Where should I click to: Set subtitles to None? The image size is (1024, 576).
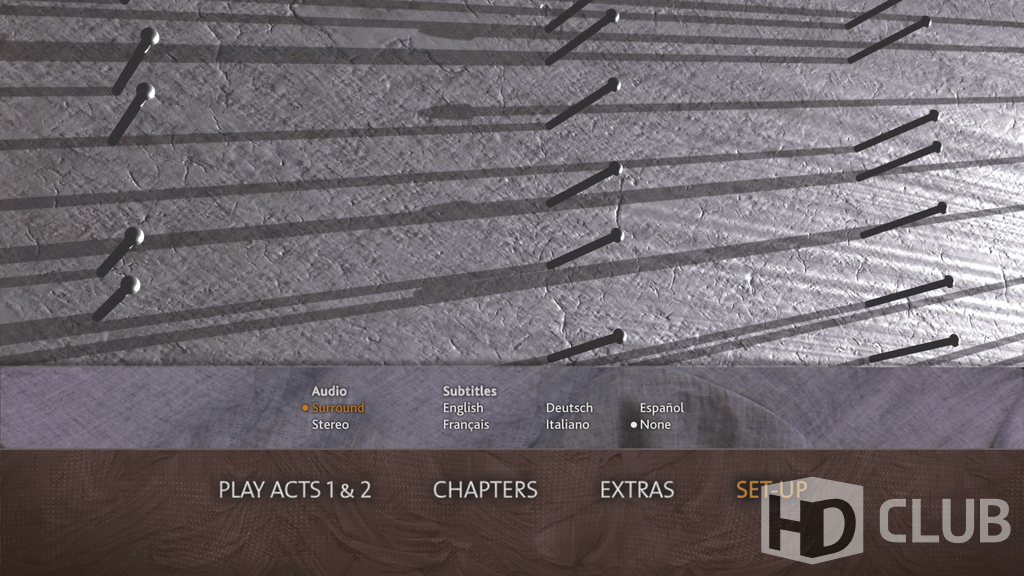point(655,425)
